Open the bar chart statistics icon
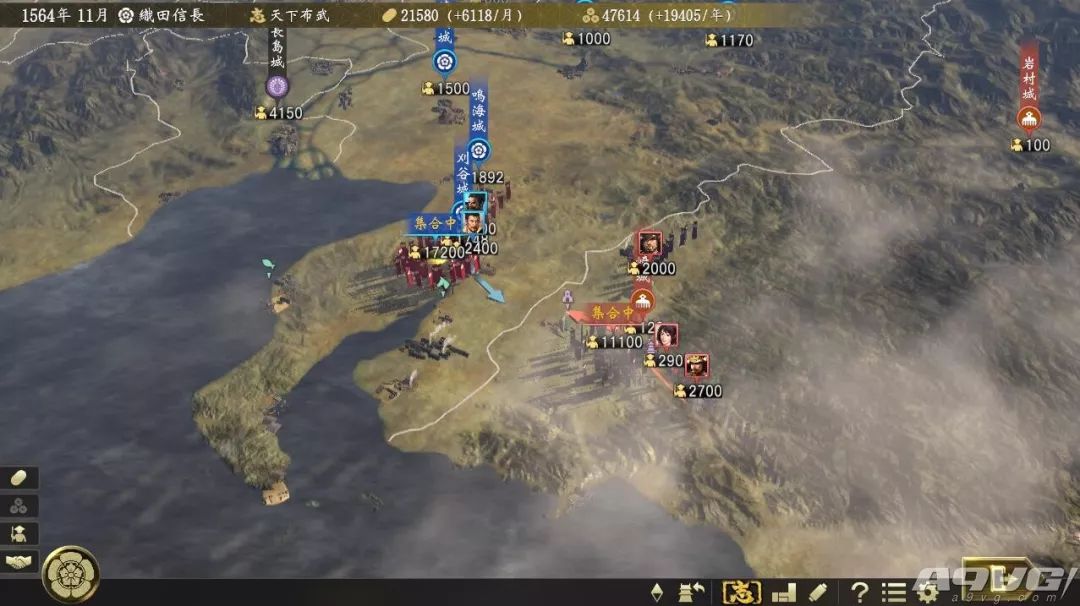The image size is (1080, 606). click(784, 592)
